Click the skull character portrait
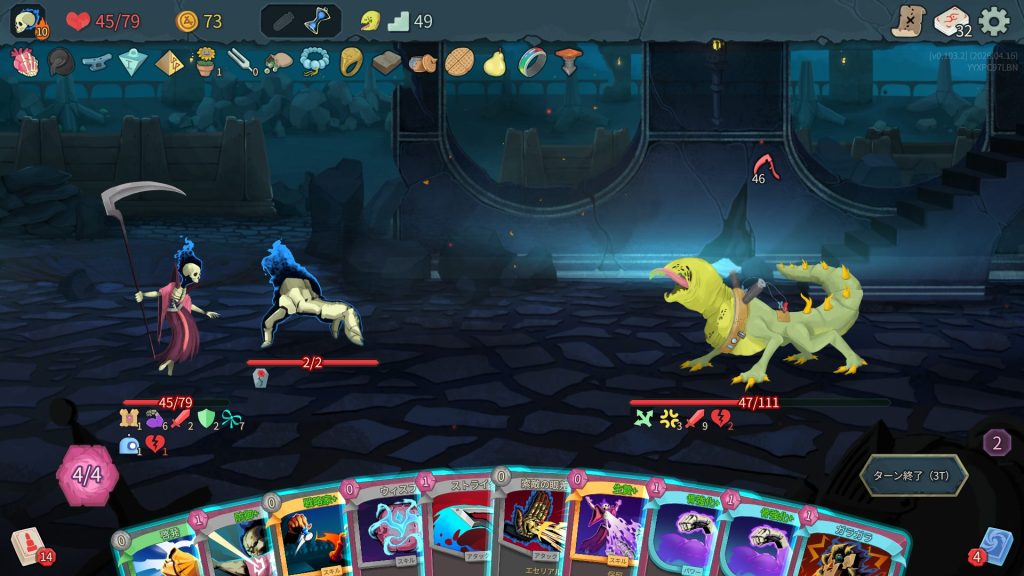The image size is (1024, 576). point(28,21)
